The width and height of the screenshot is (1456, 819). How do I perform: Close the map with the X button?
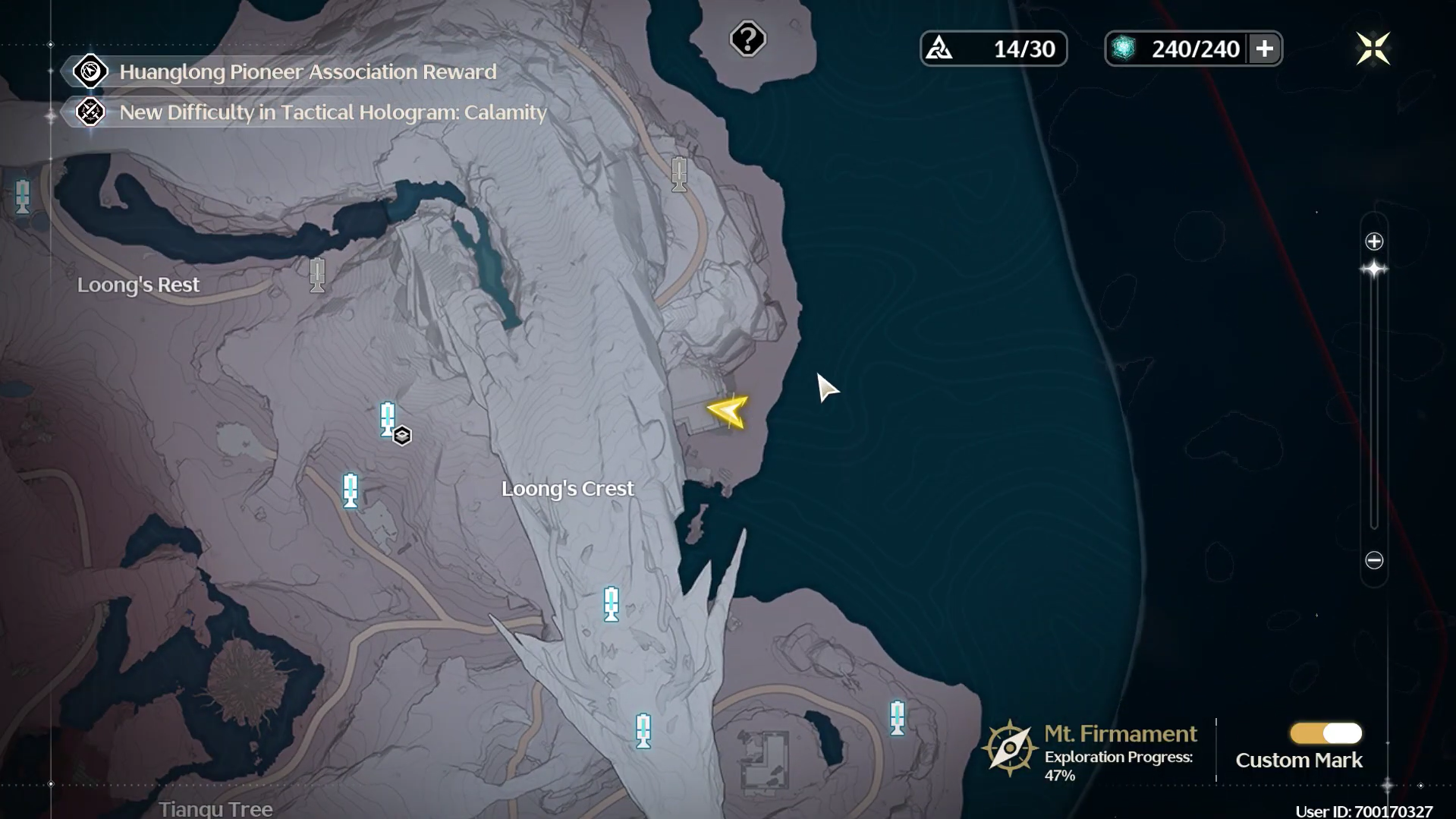pos(1373,49)
